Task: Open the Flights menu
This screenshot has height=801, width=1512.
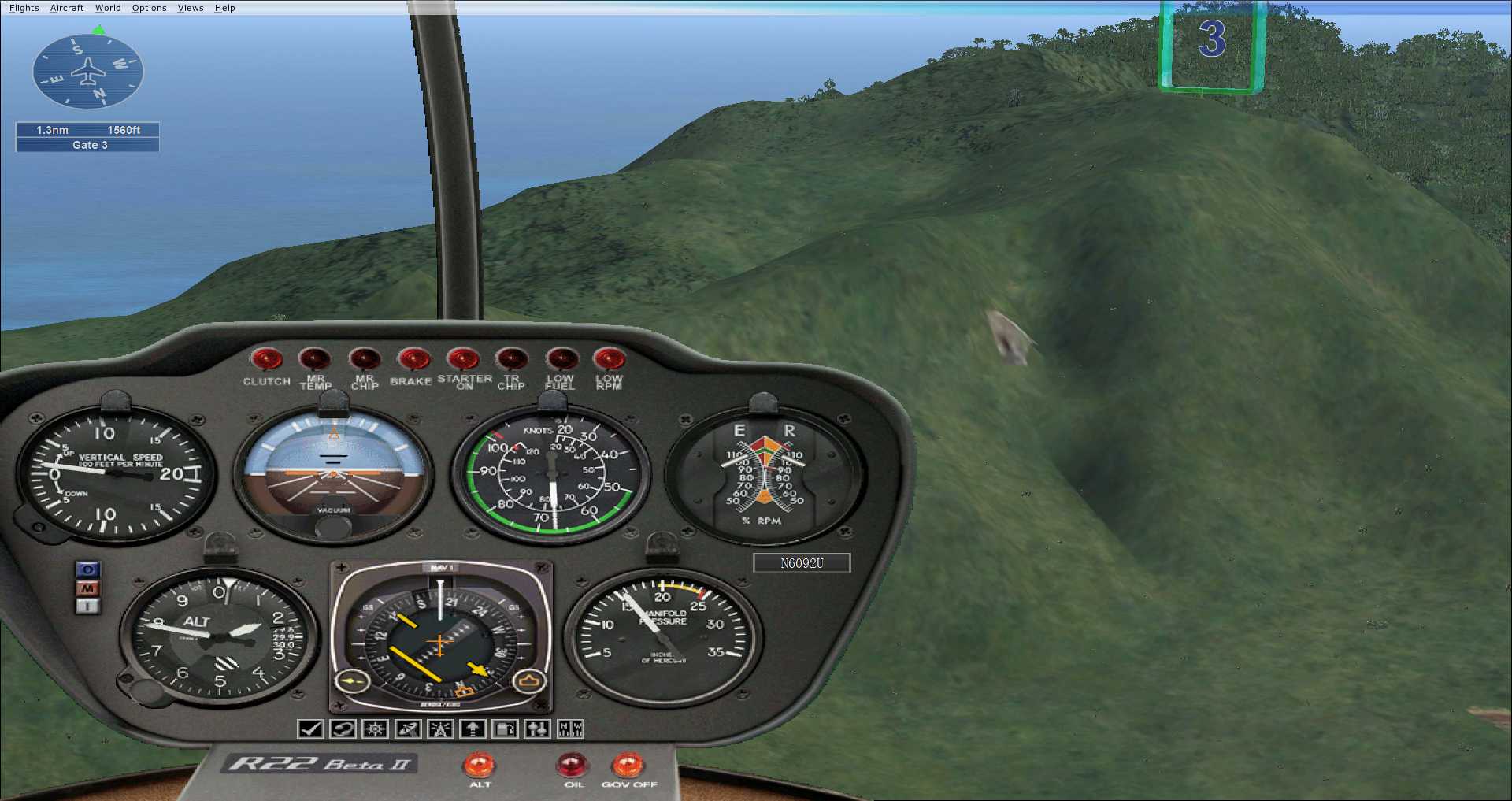Action: click(24, 8)
